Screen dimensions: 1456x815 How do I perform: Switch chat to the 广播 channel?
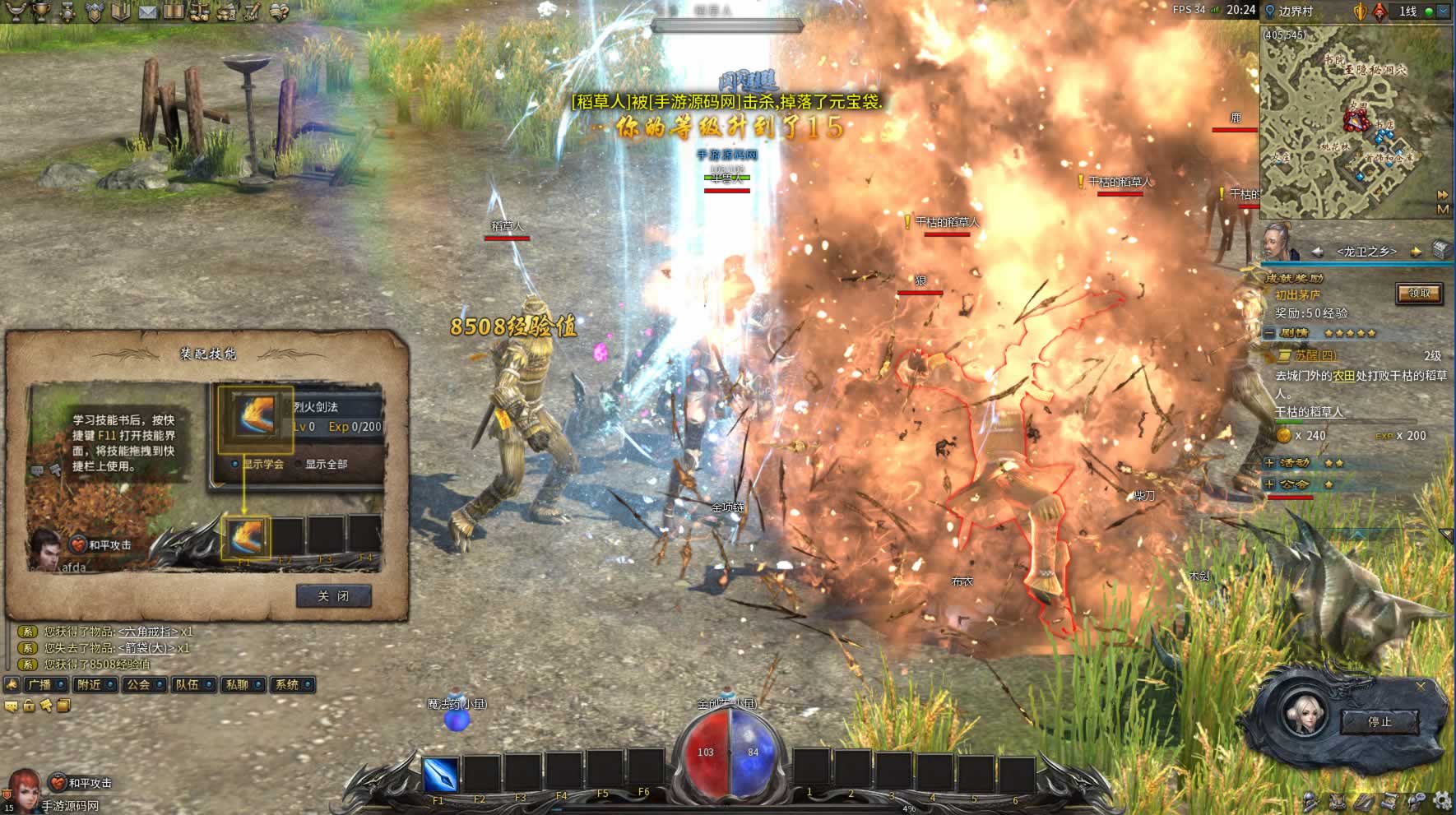tap(39, 684)
